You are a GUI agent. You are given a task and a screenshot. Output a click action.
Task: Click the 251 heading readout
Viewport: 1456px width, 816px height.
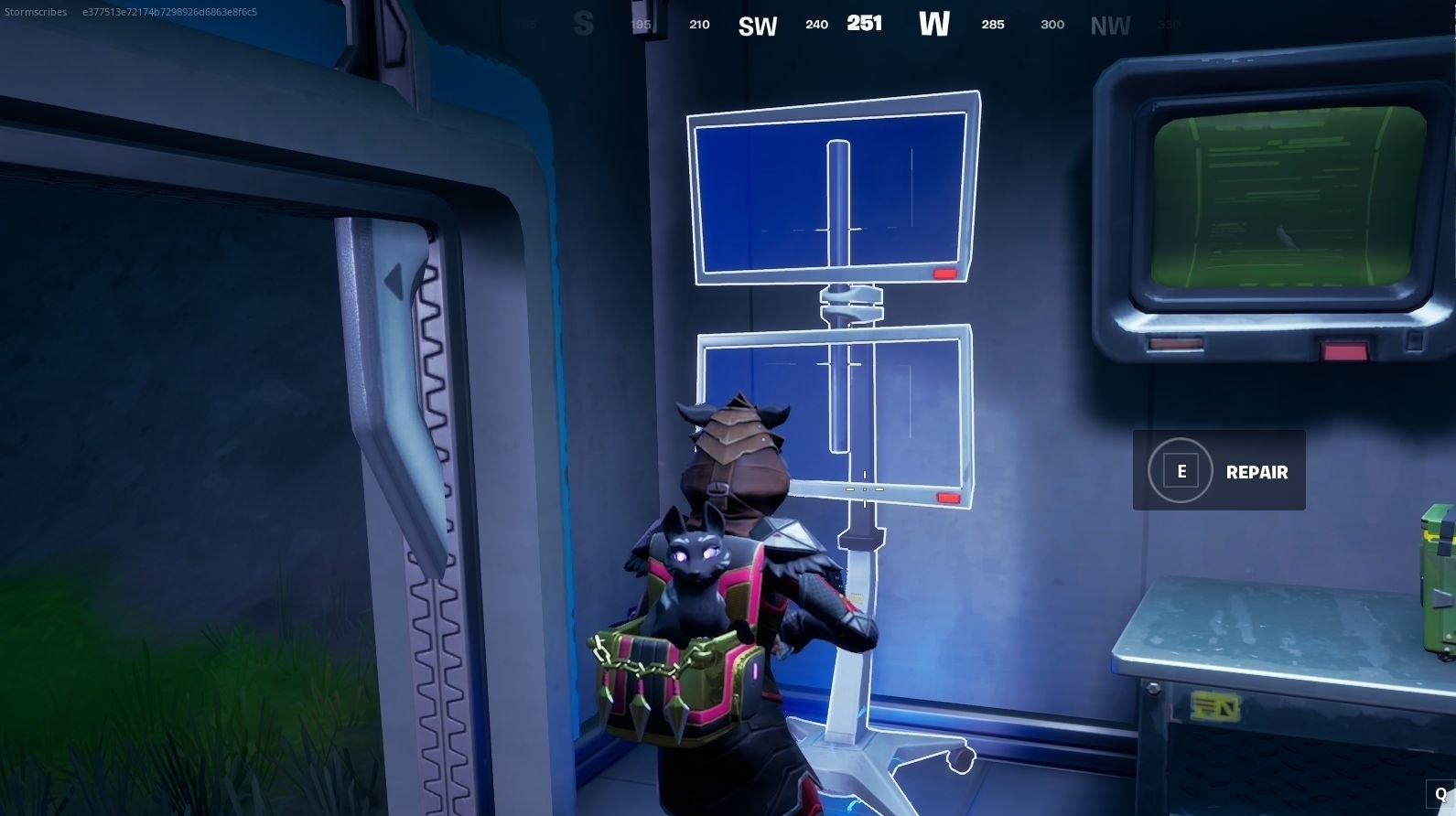[x=865, y=23]
